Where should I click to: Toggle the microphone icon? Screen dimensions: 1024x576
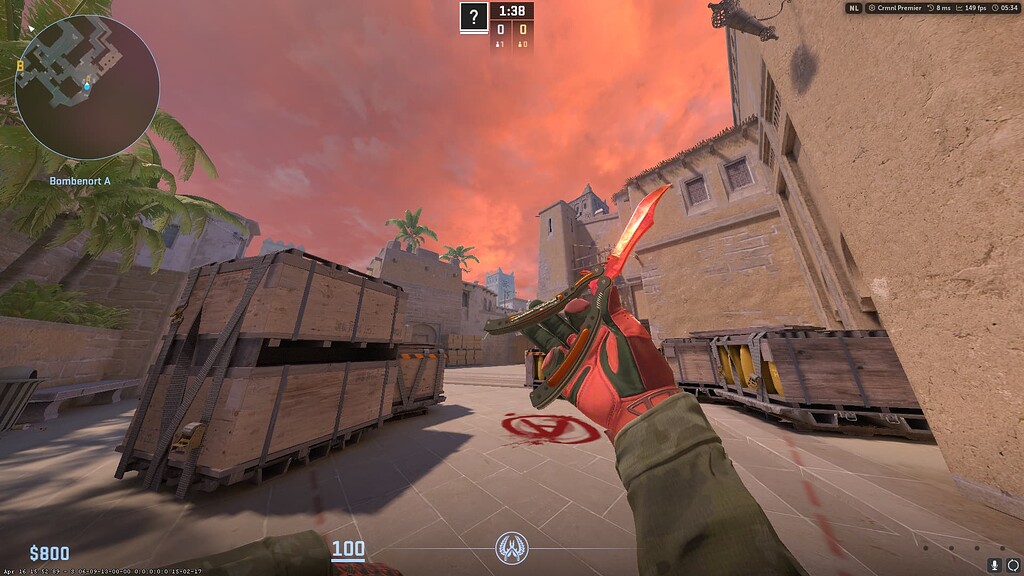click(995, 565)
